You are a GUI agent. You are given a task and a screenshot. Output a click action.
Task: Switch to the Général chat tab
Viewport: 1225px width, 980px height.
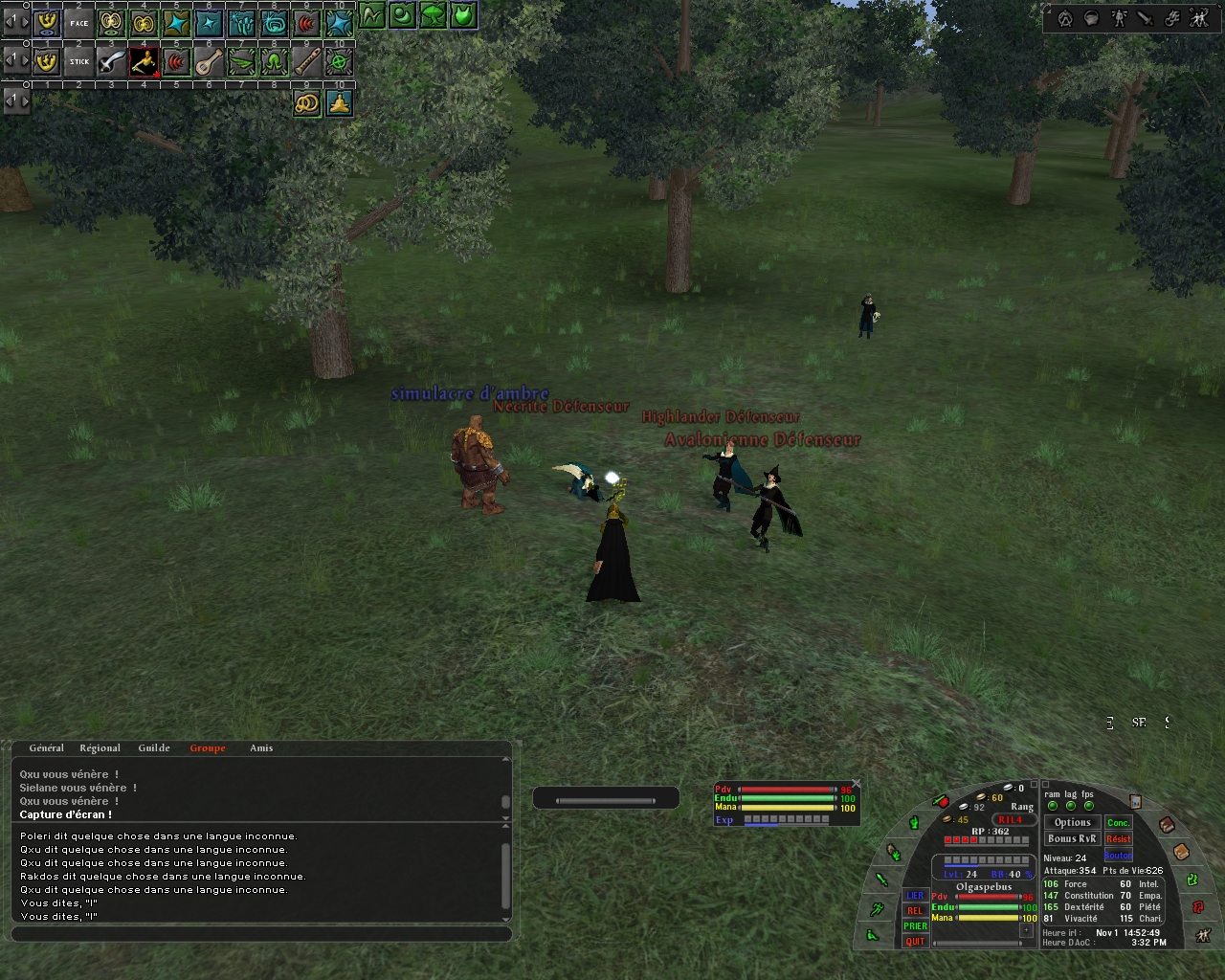pyautogui.click(x=46, y=748)
